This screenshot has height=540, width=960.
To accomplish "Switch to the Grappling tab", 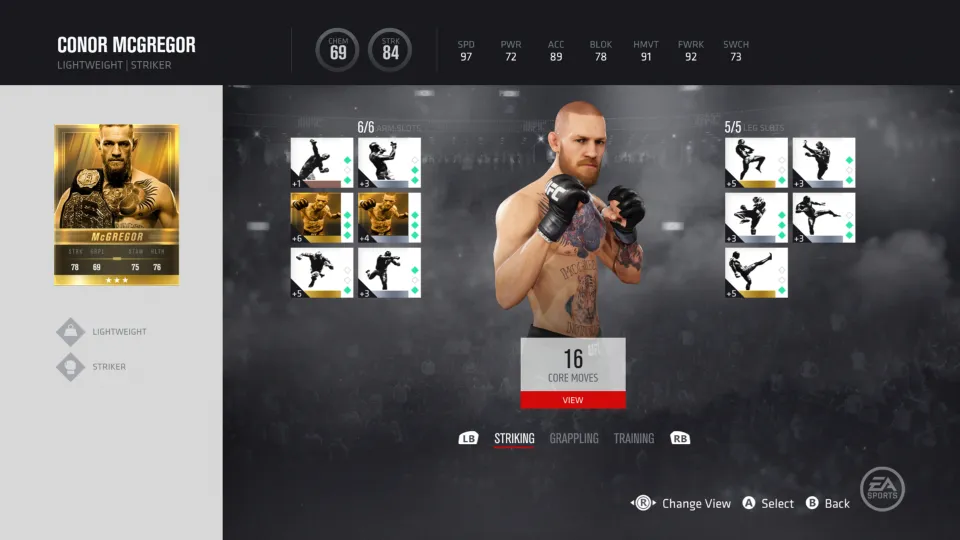I will coord(574,438).
